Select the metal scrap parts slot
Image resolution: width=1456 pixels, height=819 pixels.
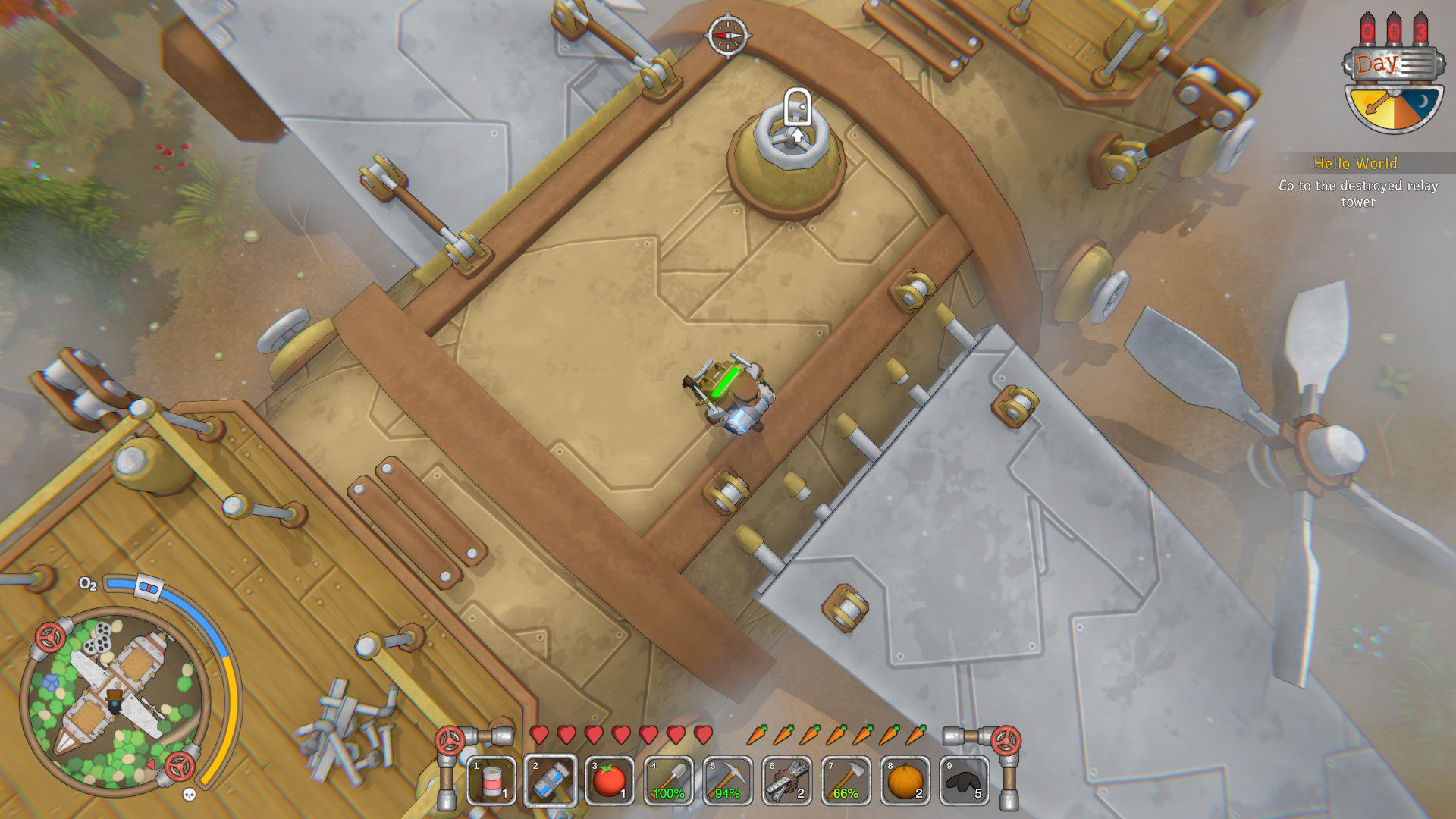pos(787,780)
